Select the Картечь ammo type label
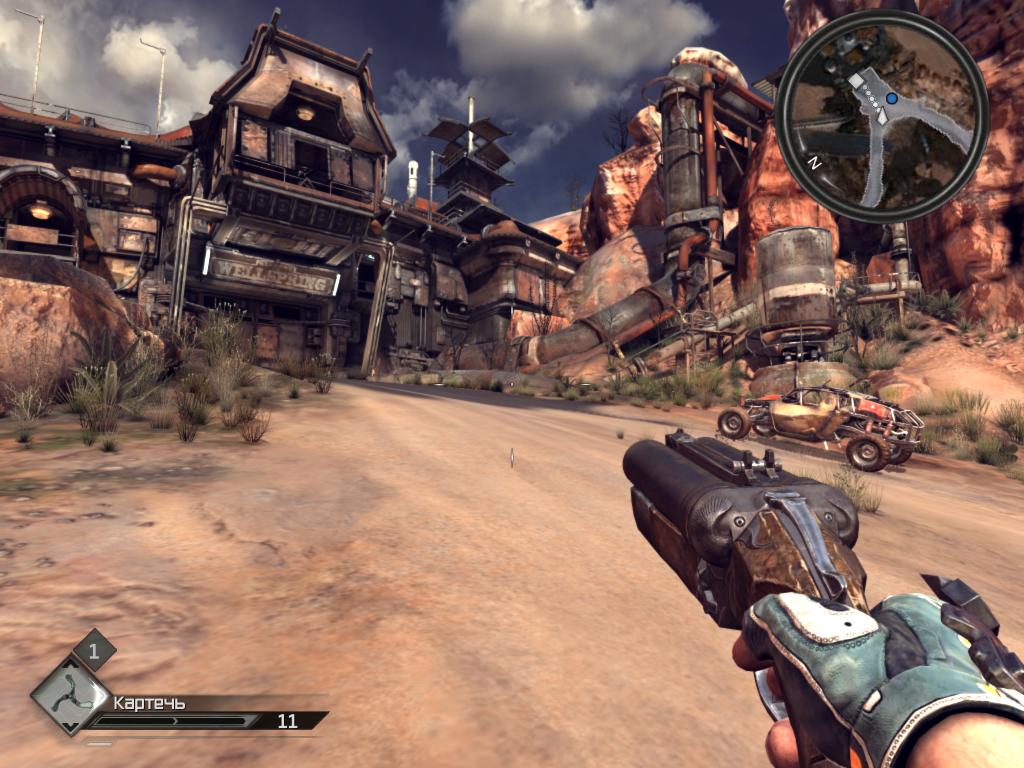The width and height of the screenshot is (1024, 768). [149, 703]
